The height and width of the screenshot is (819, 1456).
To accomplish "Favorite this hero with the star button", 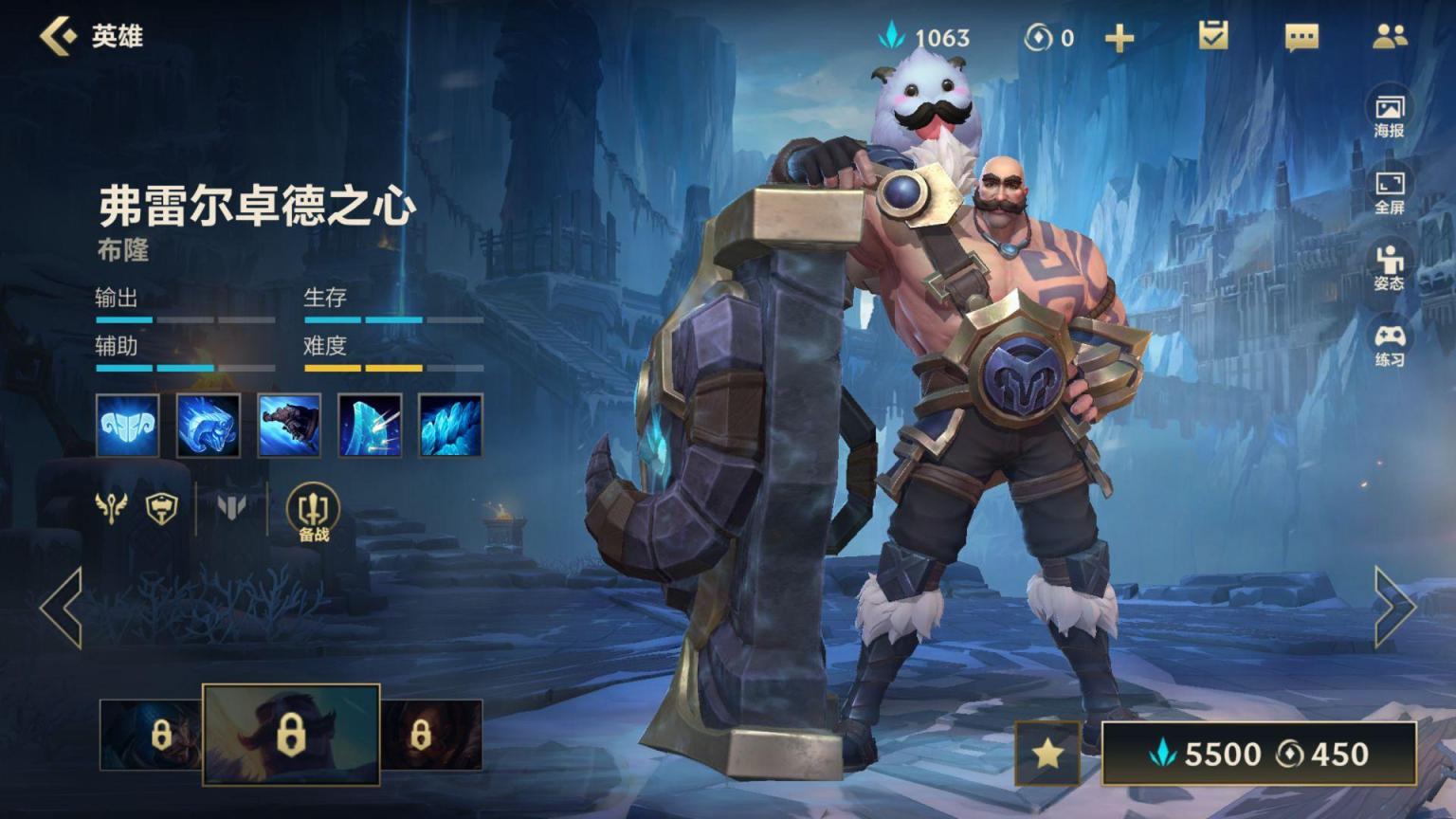I will click(x=1047, y=754).
